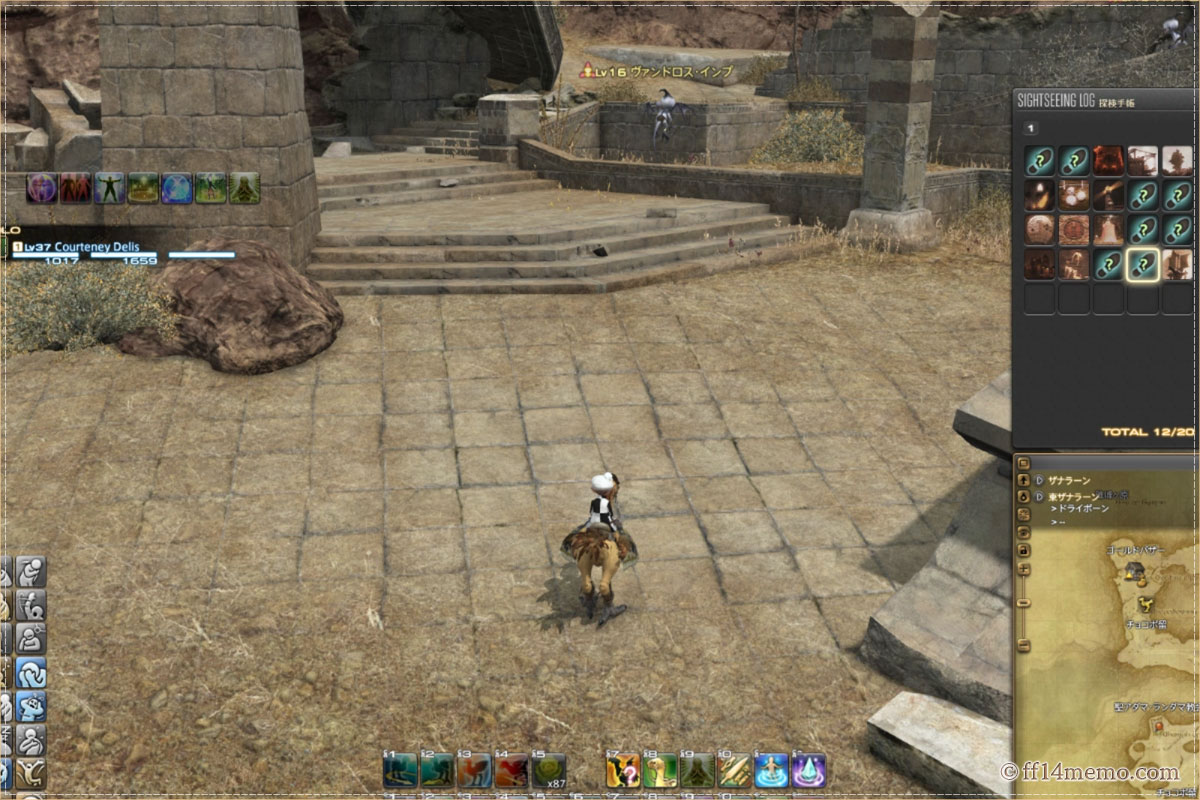Click the green outstretched-arms figure icon
This screenshot has height=800, width=1200.
(109, 188)
